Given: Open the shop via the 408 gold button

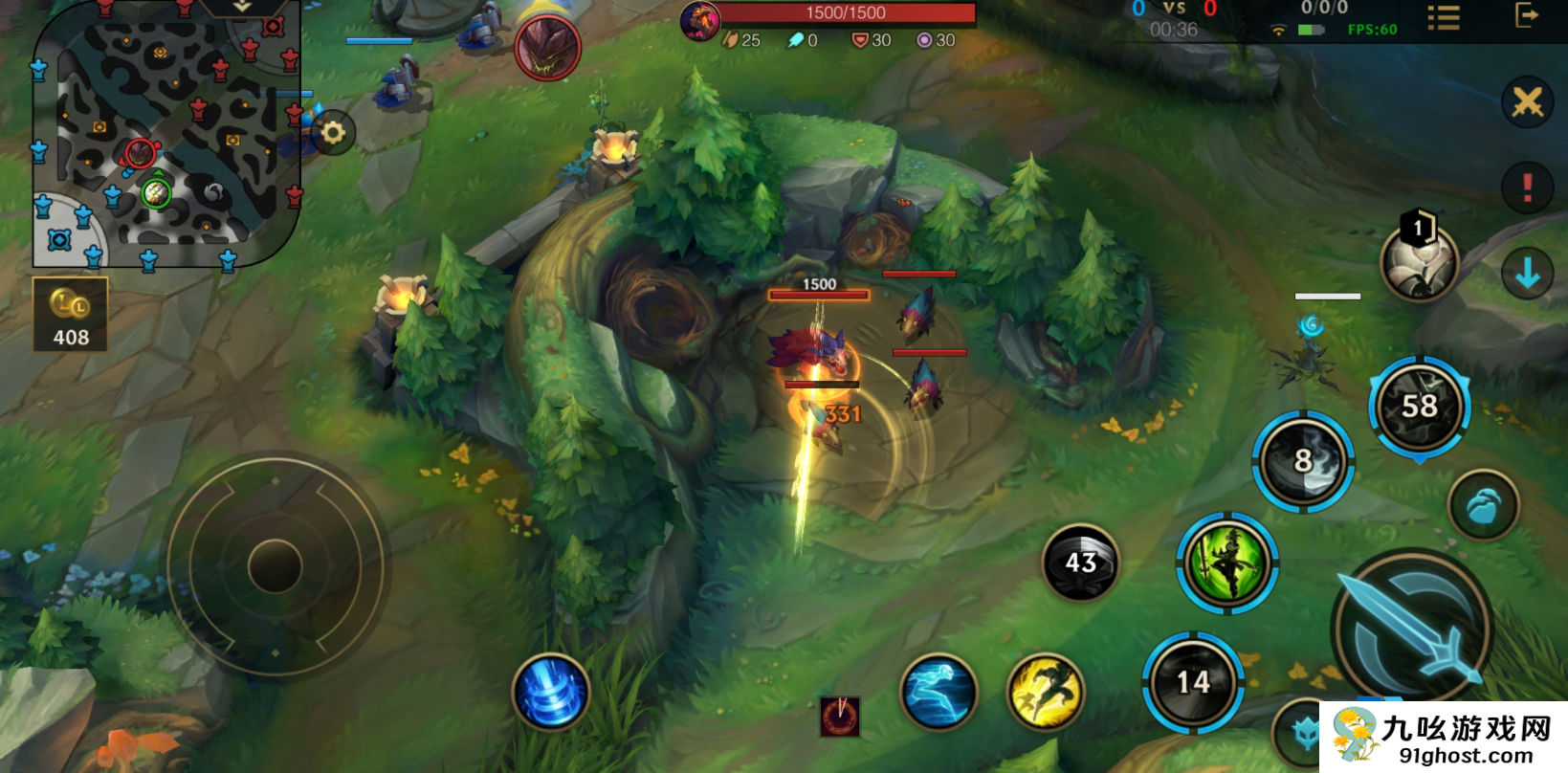Looking at the screenshot, I should 70,315.
